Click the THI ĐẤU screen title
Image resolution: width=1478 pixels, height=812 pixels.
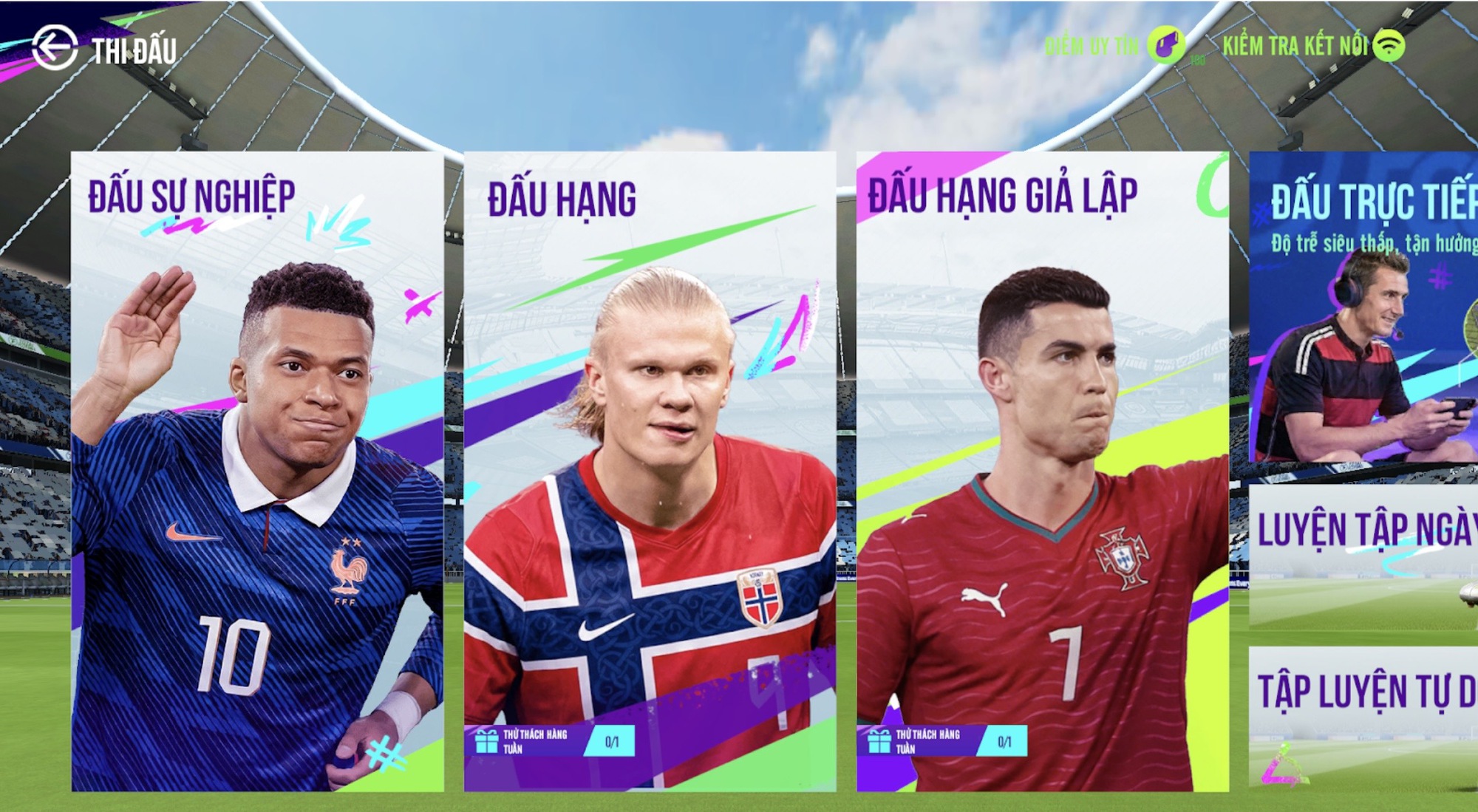pyautogui.click(x=134, y=50)
